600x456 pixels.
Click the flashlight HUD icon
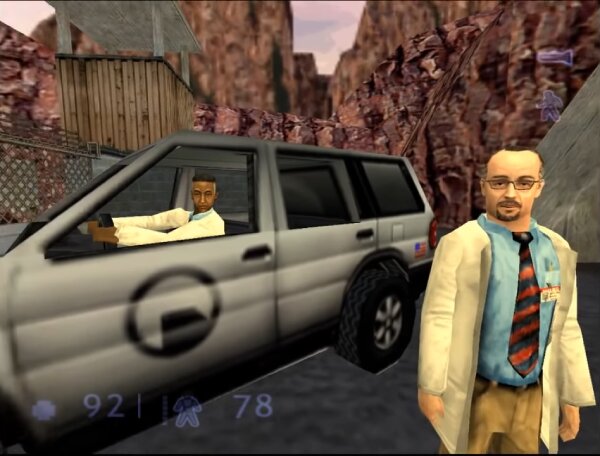[x=554, y=58]
